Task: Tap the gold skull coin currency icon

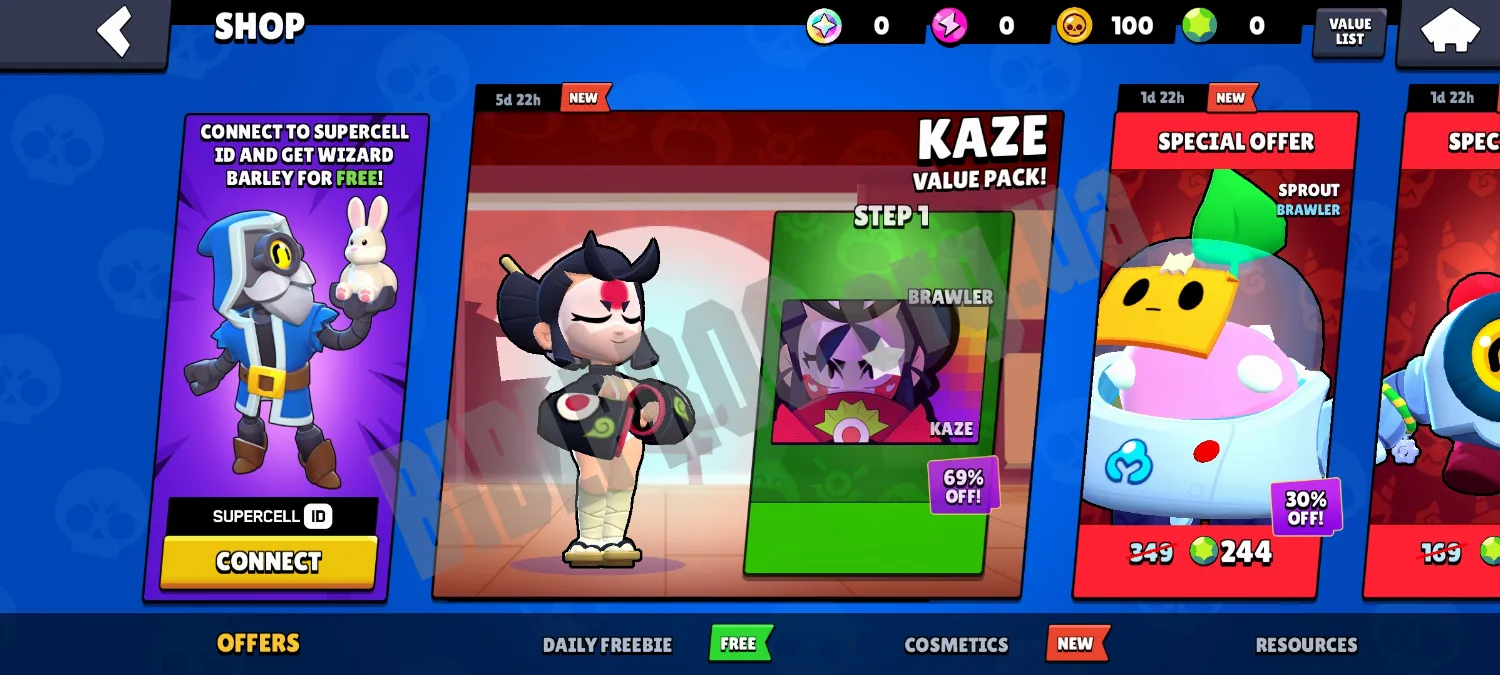Action: pyautogui.click(x=1075, y=26)
